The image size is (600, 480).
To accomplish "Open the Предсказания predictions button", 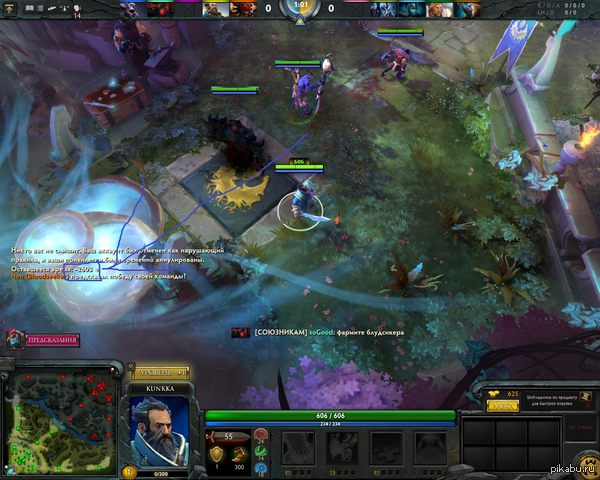I will (50, 340).
